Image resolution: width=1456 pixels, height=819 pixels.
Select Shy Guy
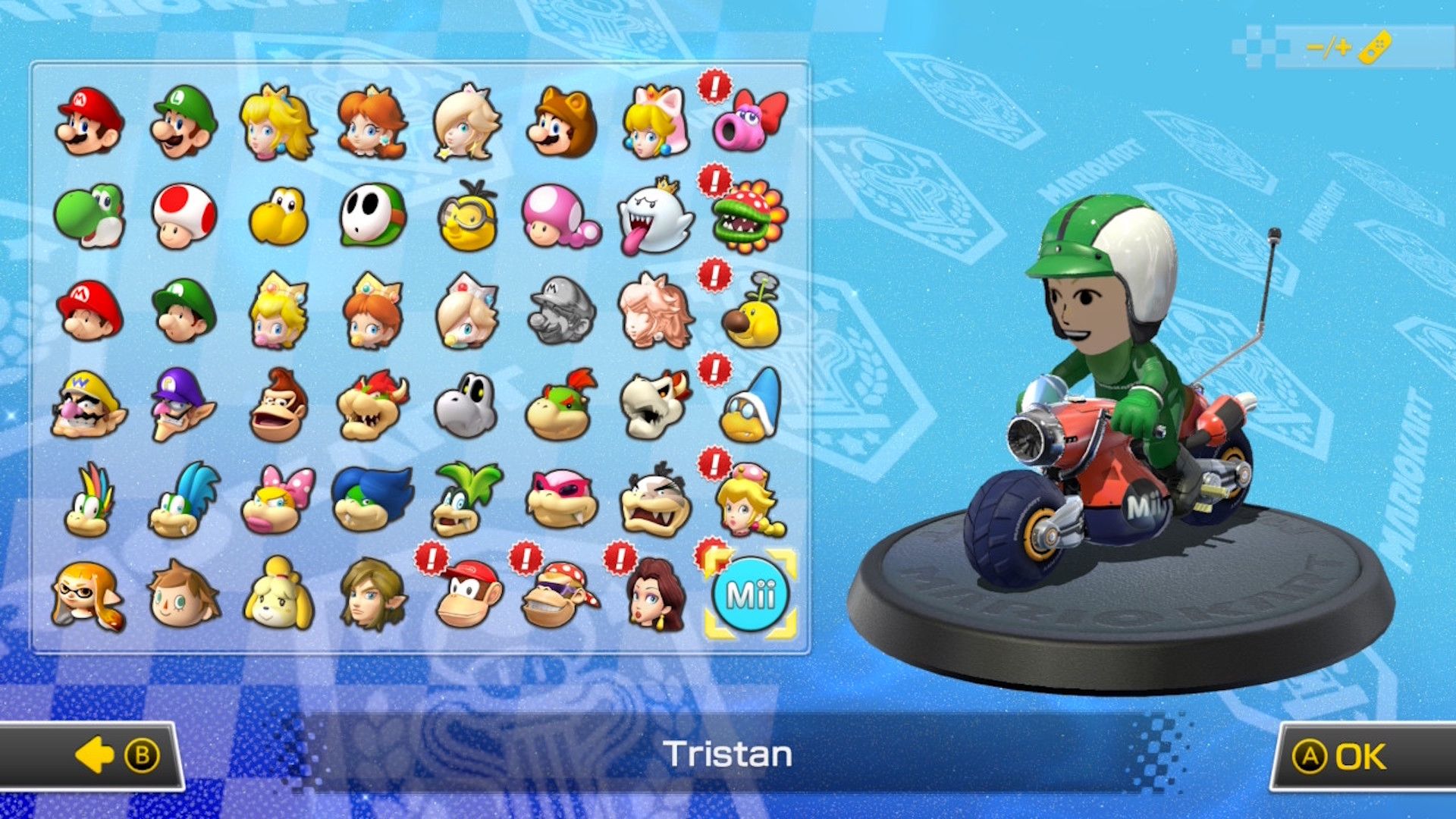[x=372, y=216]
